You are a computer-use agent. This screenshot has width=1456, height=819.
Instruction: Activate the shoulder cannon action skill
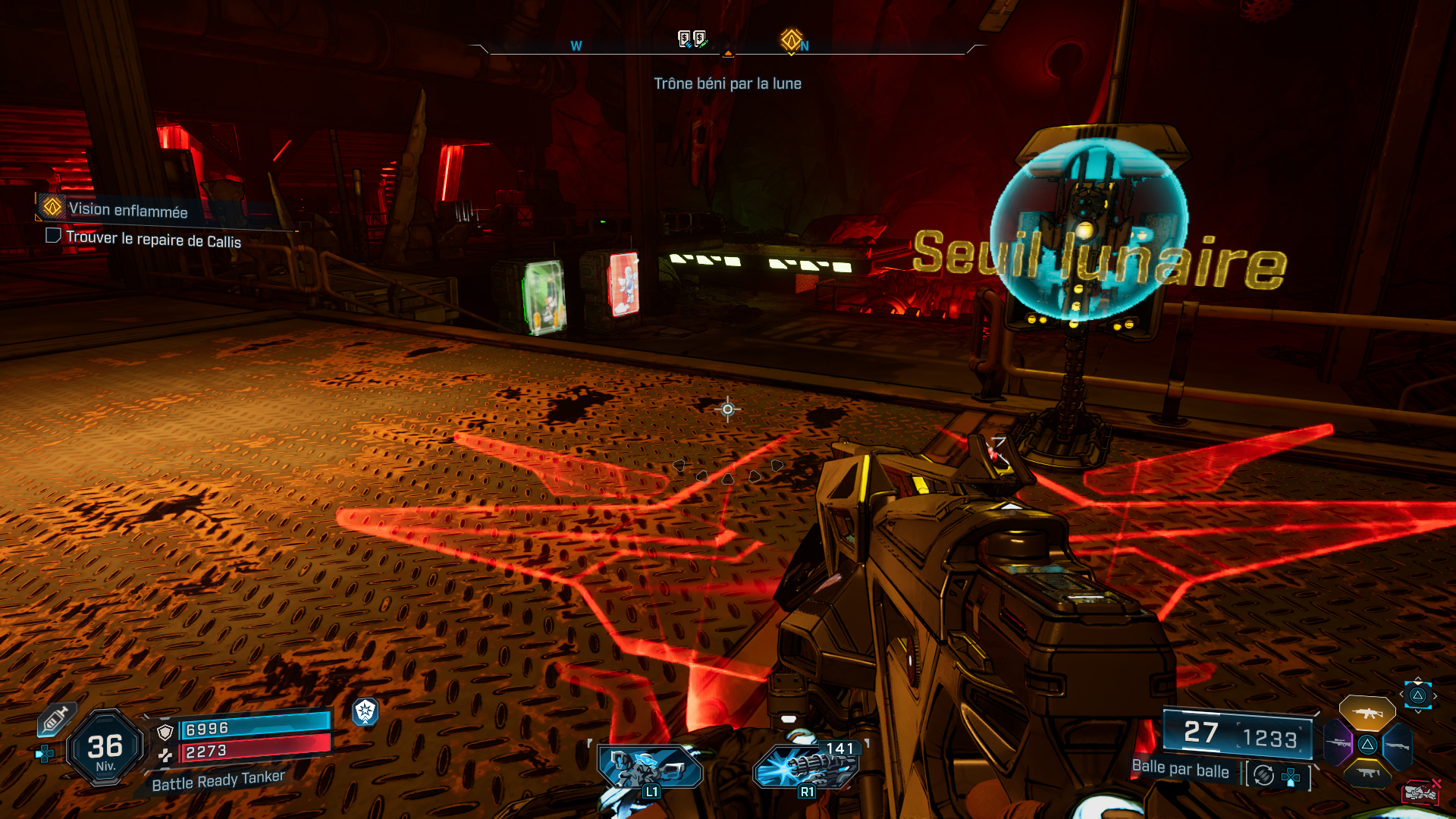point(650,767)
